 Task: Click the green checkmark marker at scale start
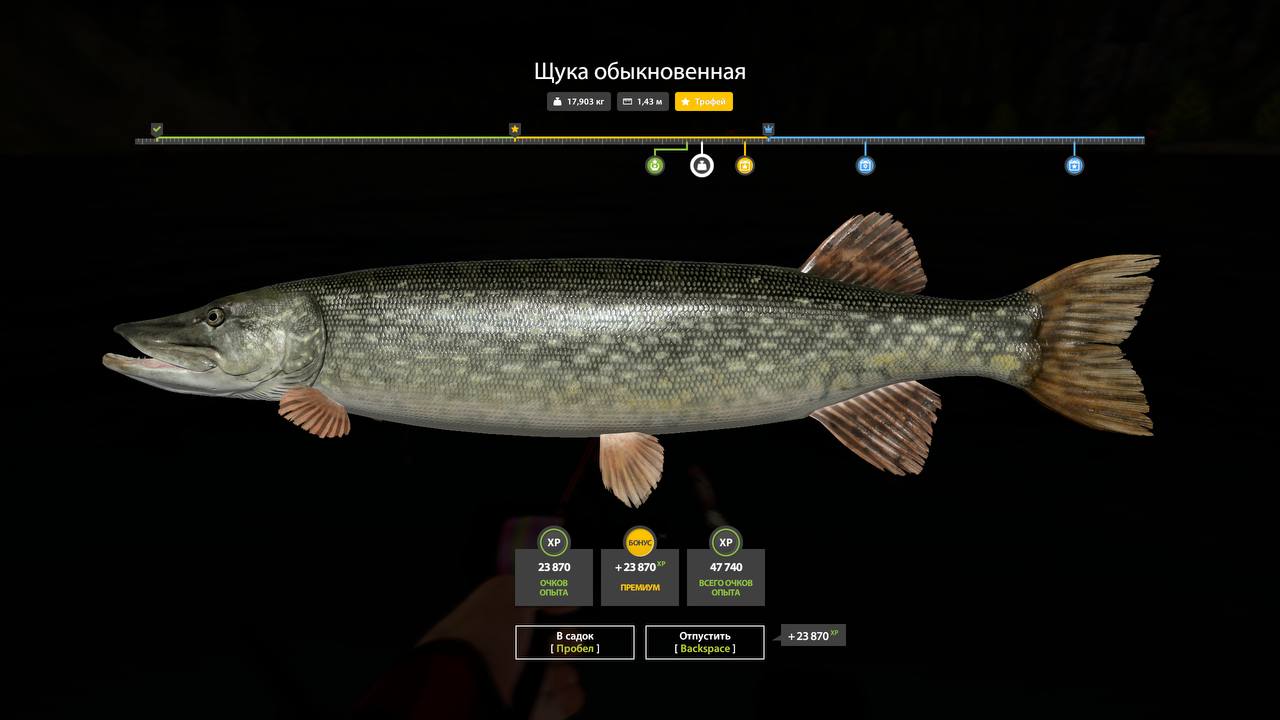[157, 129]
